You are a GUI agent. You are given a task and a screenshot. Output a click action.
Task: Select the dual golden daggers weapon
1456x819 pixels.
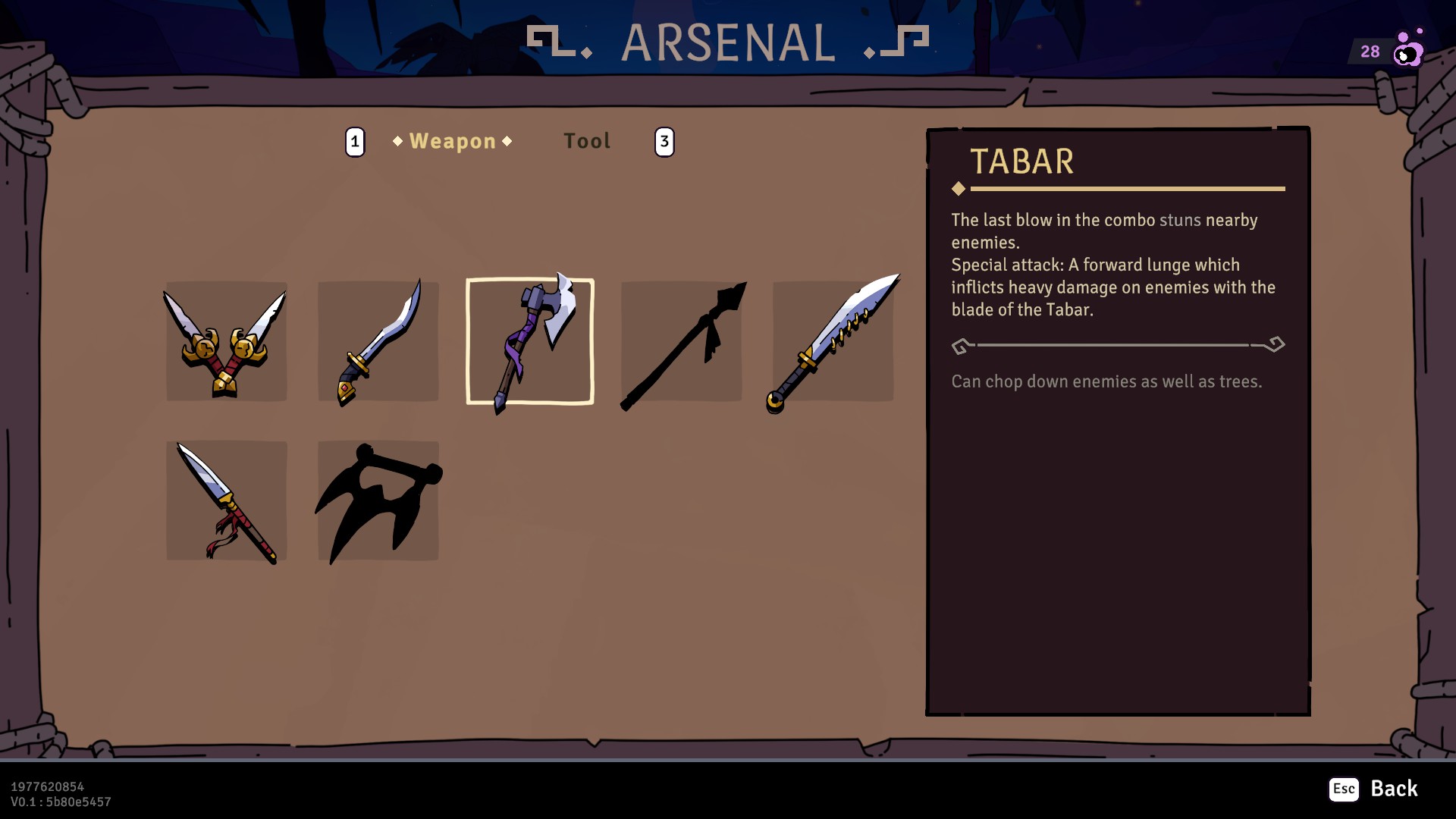(225, 341)
